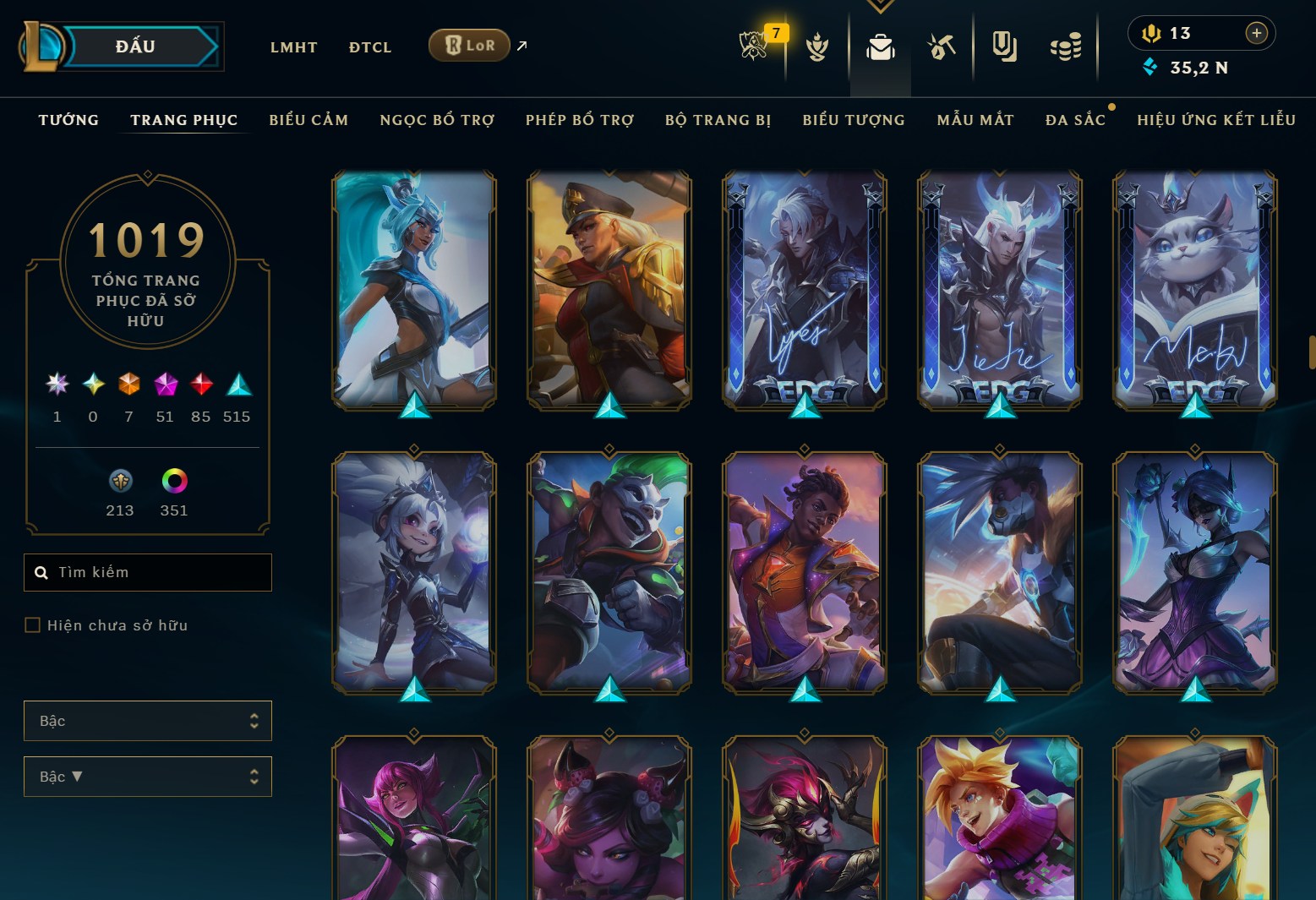Launch the LoR game link
Viewport: 1316px width, 900px height.
click(470, 46)
